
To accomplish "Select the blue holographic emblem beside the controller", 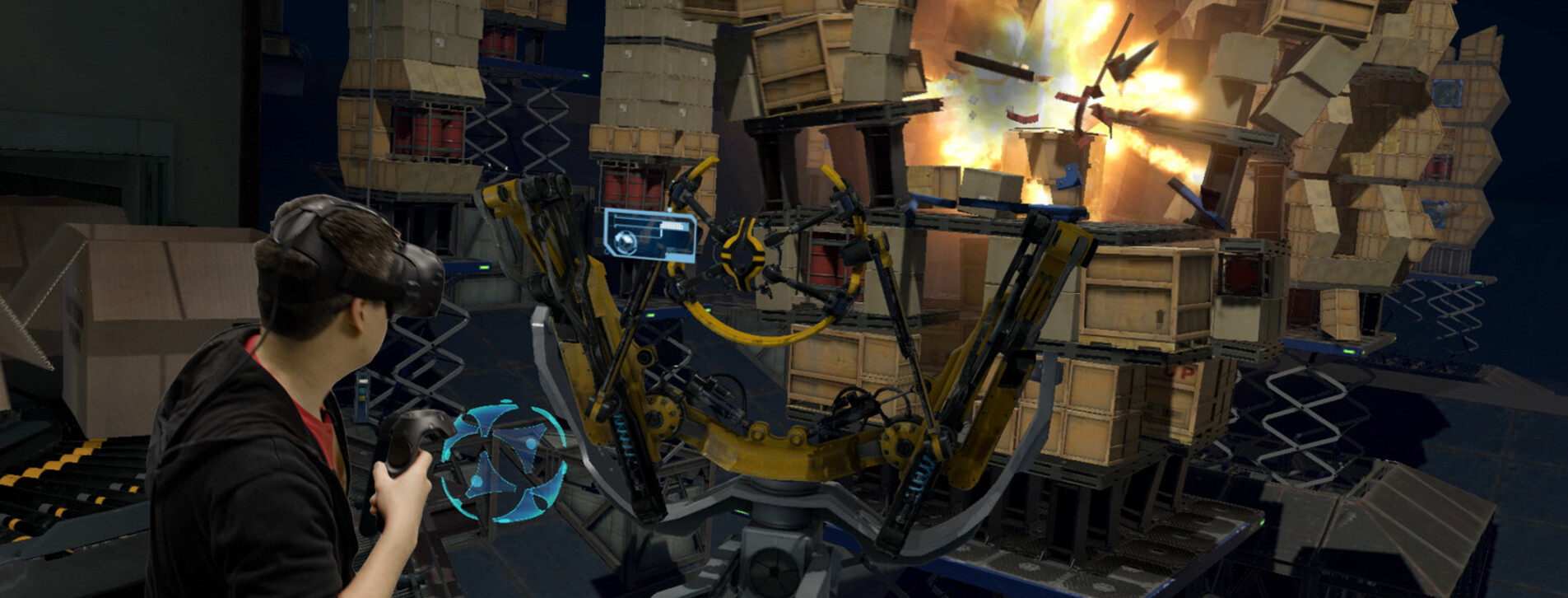I will click(504, 460).
